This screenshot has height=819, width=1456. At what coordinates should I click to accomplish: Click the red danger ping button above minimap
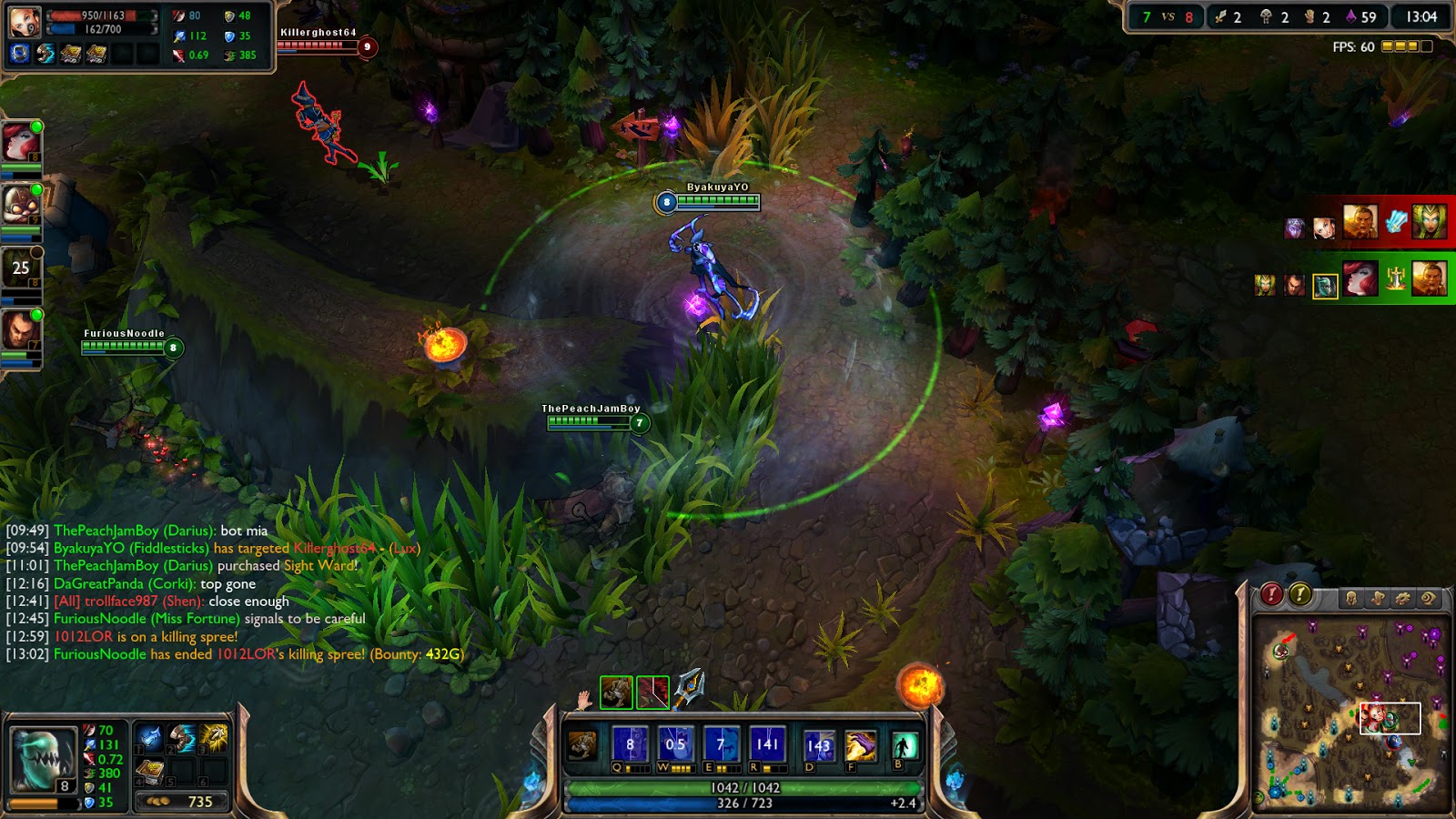point(1270,594)
